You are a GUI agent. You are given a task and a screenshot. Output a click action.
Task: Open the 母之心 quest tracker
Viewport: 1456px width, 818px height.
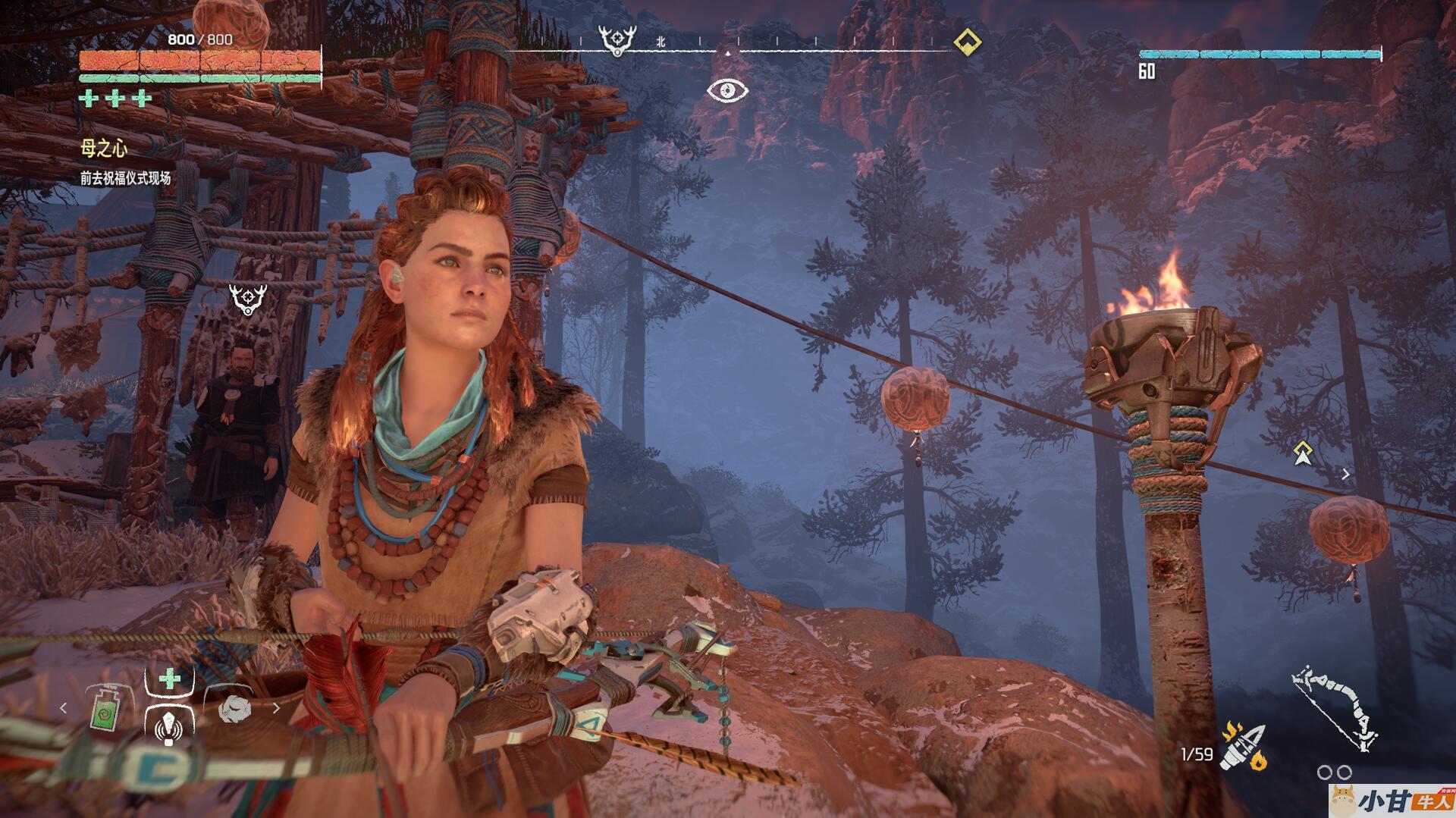pos(104,149)
